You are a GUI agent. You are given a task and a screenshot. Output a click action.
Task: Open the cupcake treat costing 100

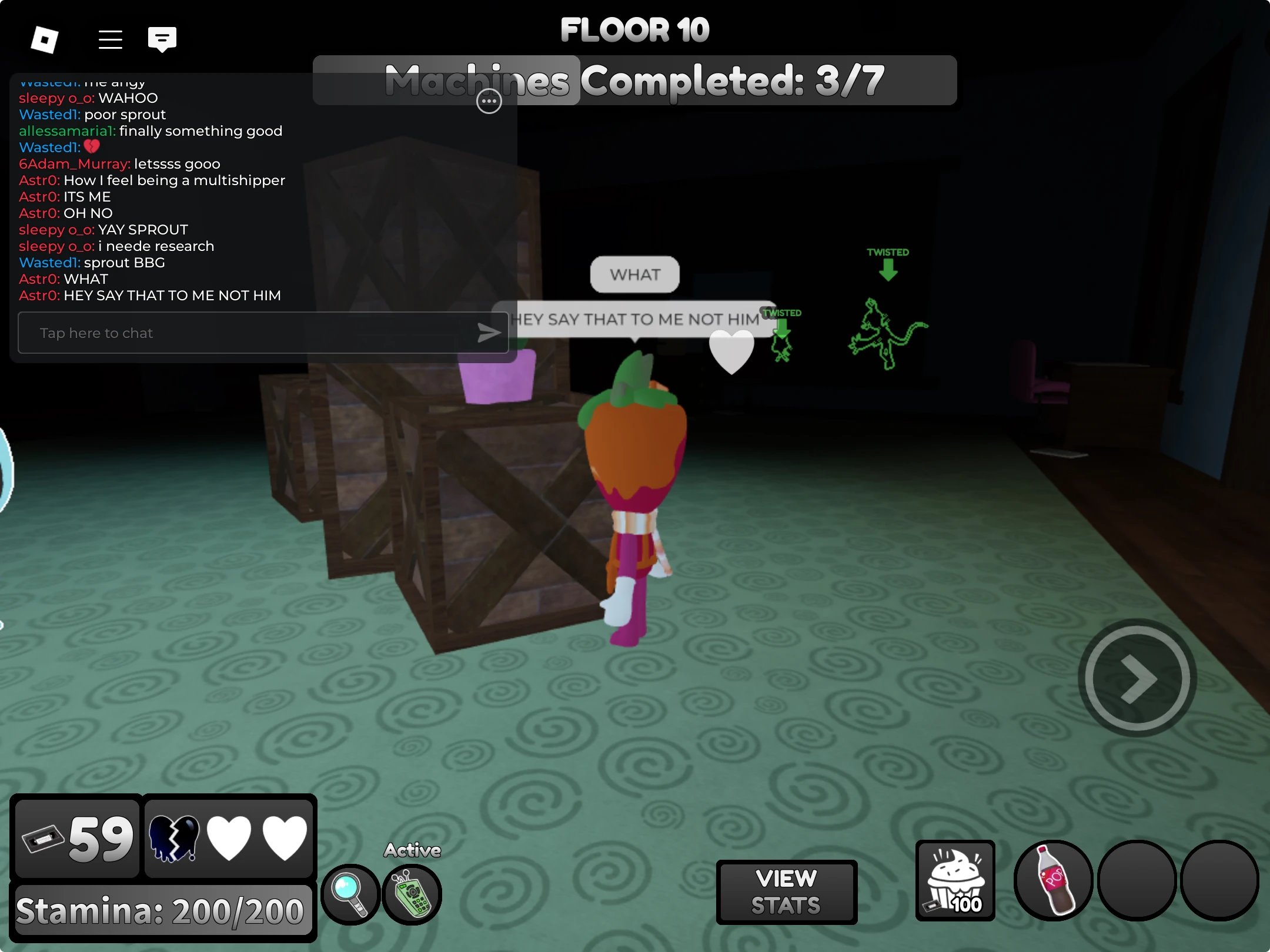pos(955,880)
